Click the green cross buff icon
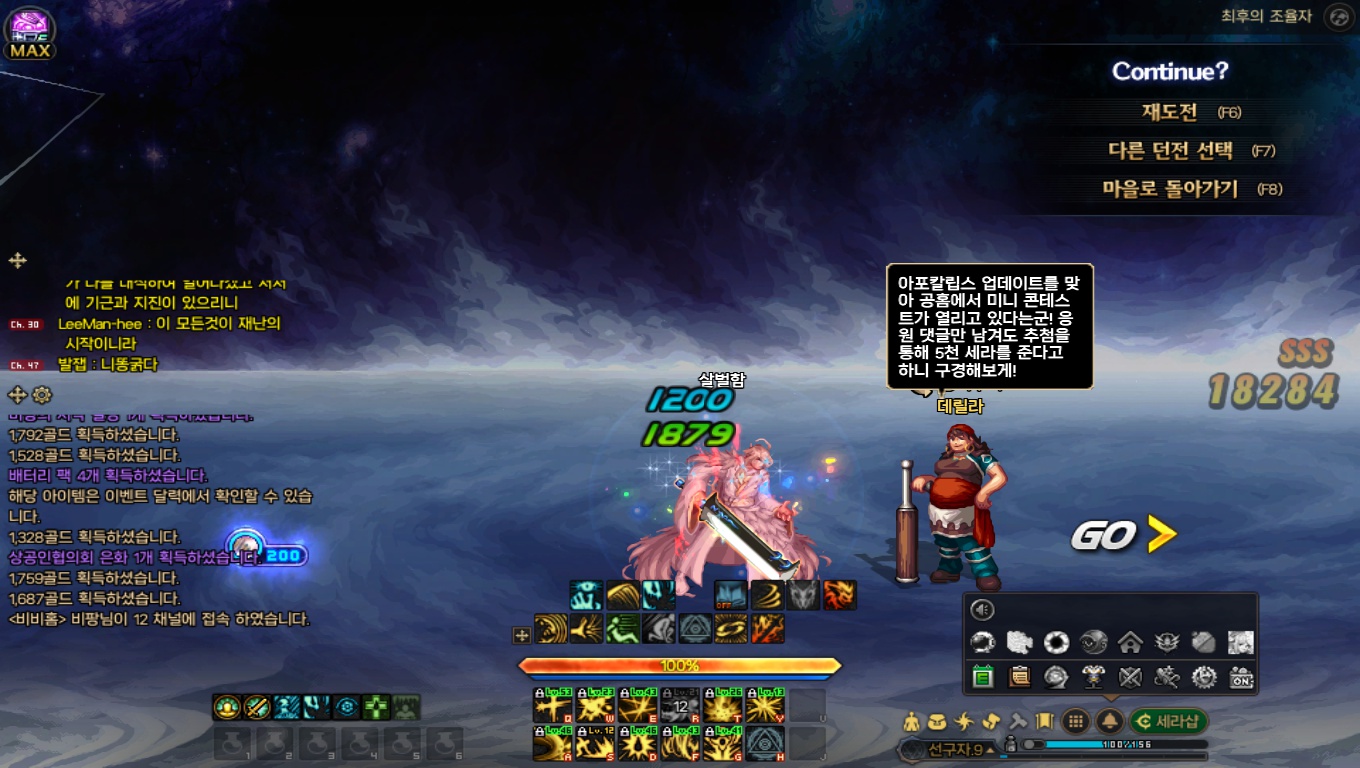Viewport: 1360px width, 768px height. click(376, 707)
